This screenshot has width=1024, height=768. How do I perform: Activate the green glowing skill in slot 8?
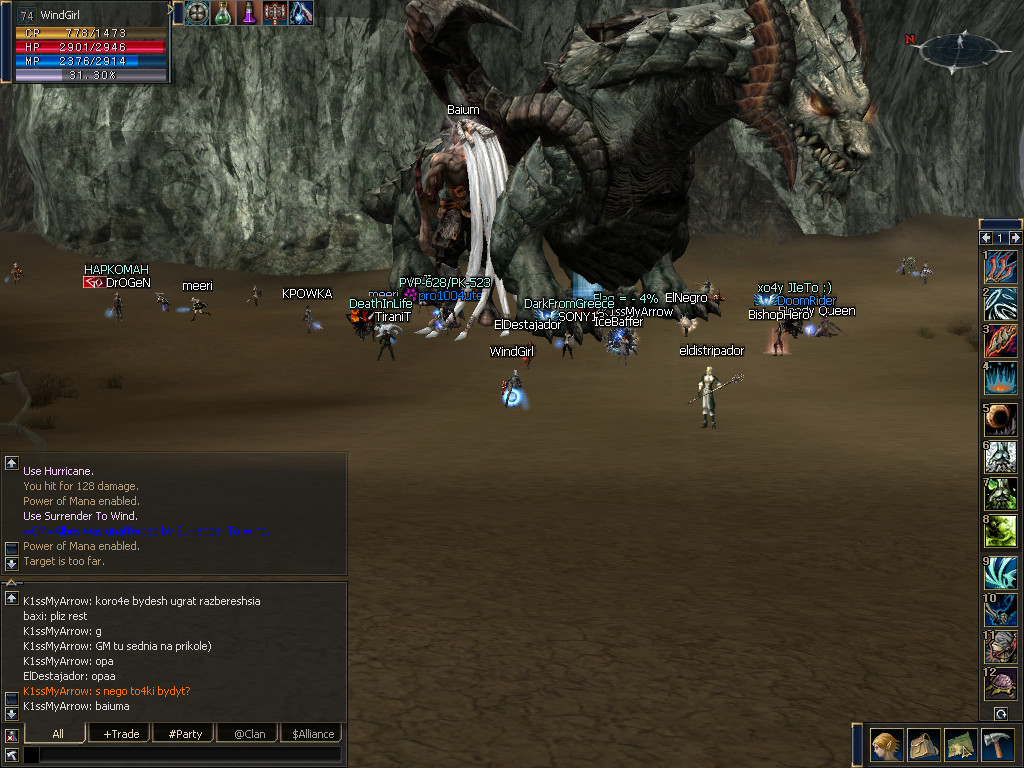[1000, 530]
